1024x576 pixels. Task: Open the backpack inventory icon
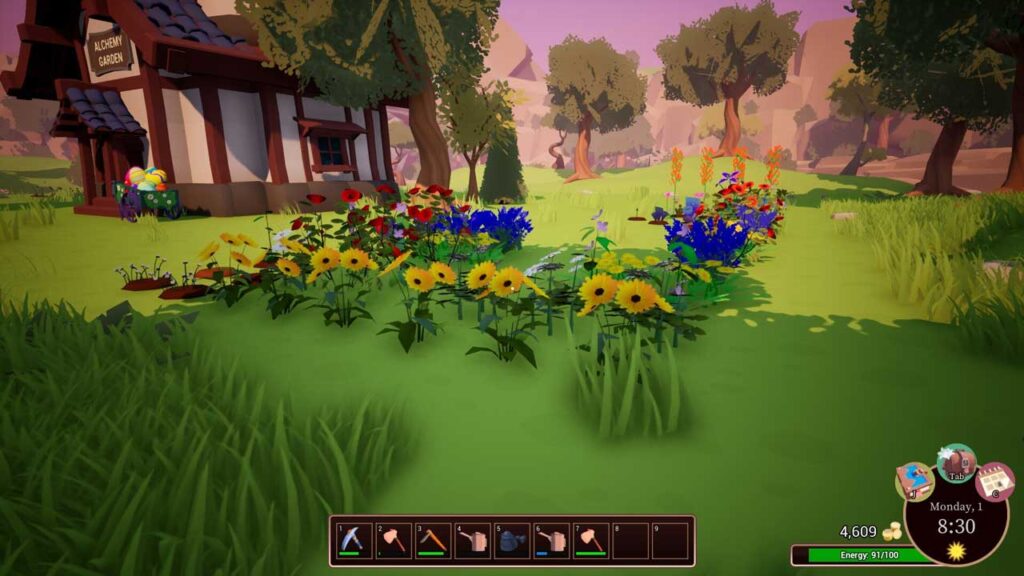(956, 462)
